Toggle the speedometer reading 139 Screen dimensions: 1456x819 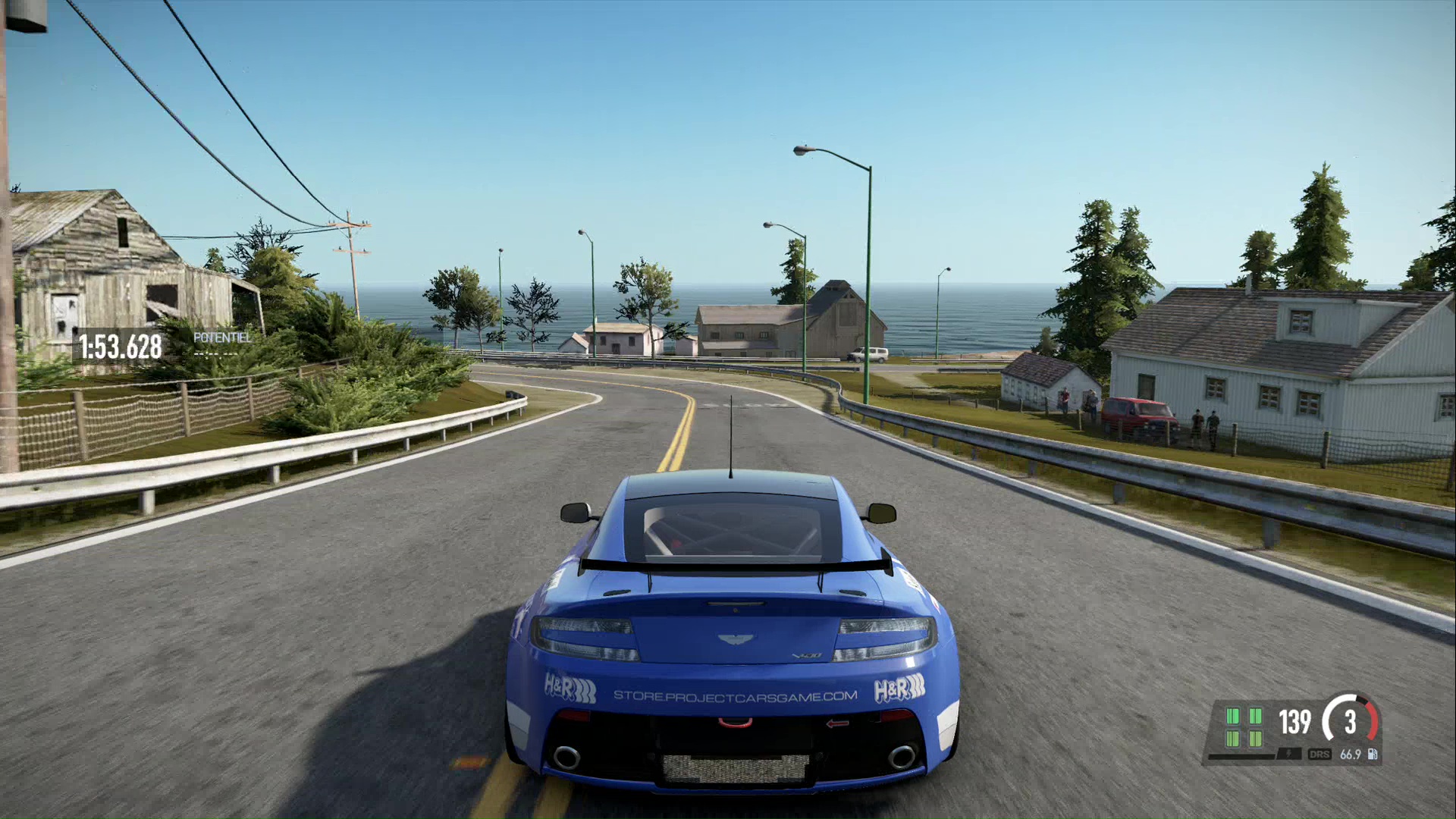click(1294, 722)
